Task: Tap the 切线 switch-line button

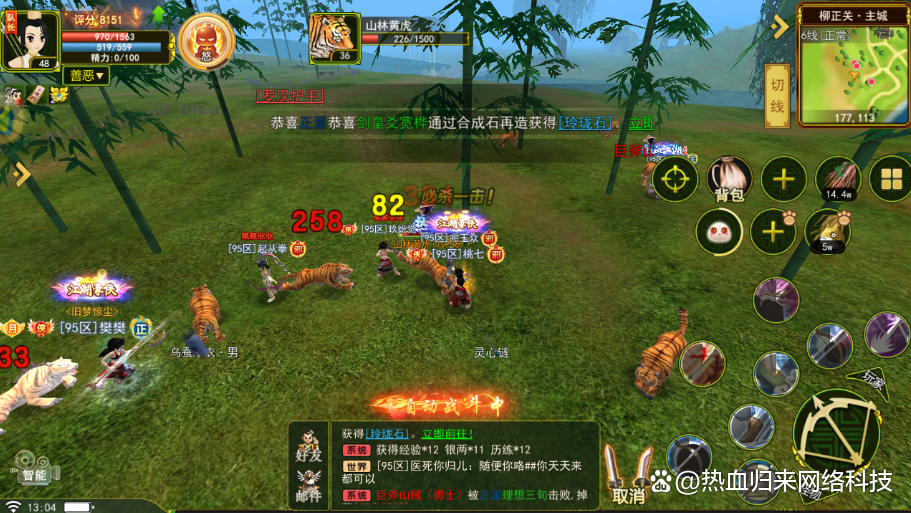Action: [777, 96]
